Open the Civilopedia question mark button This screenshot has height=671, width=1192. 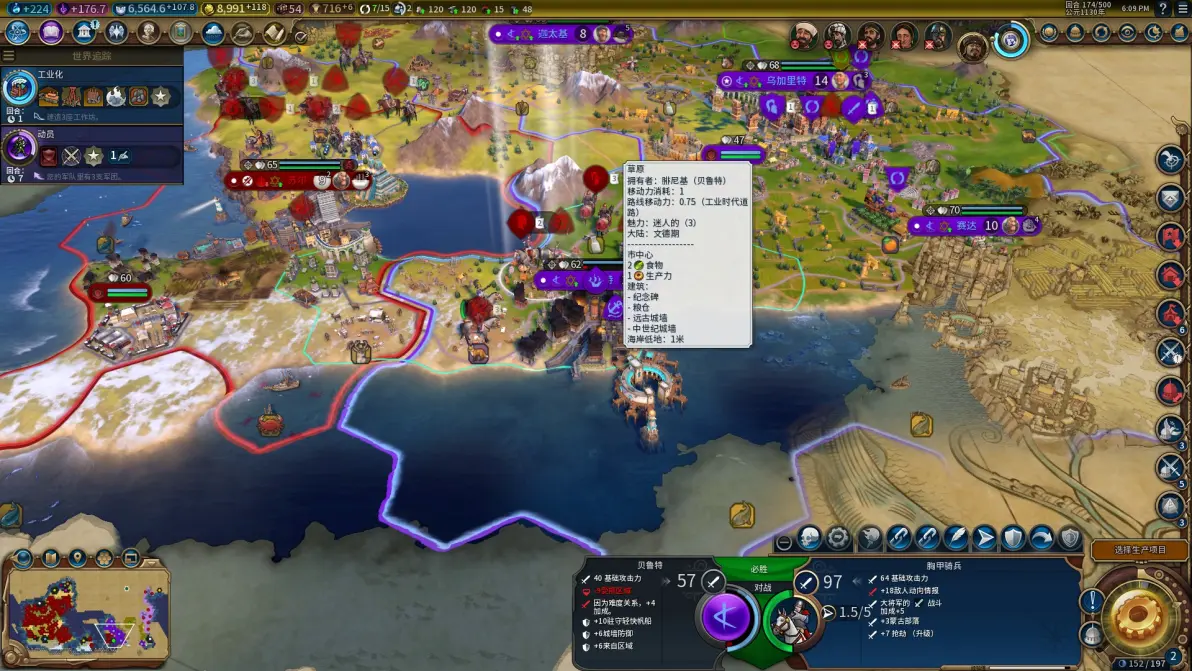1162,8
